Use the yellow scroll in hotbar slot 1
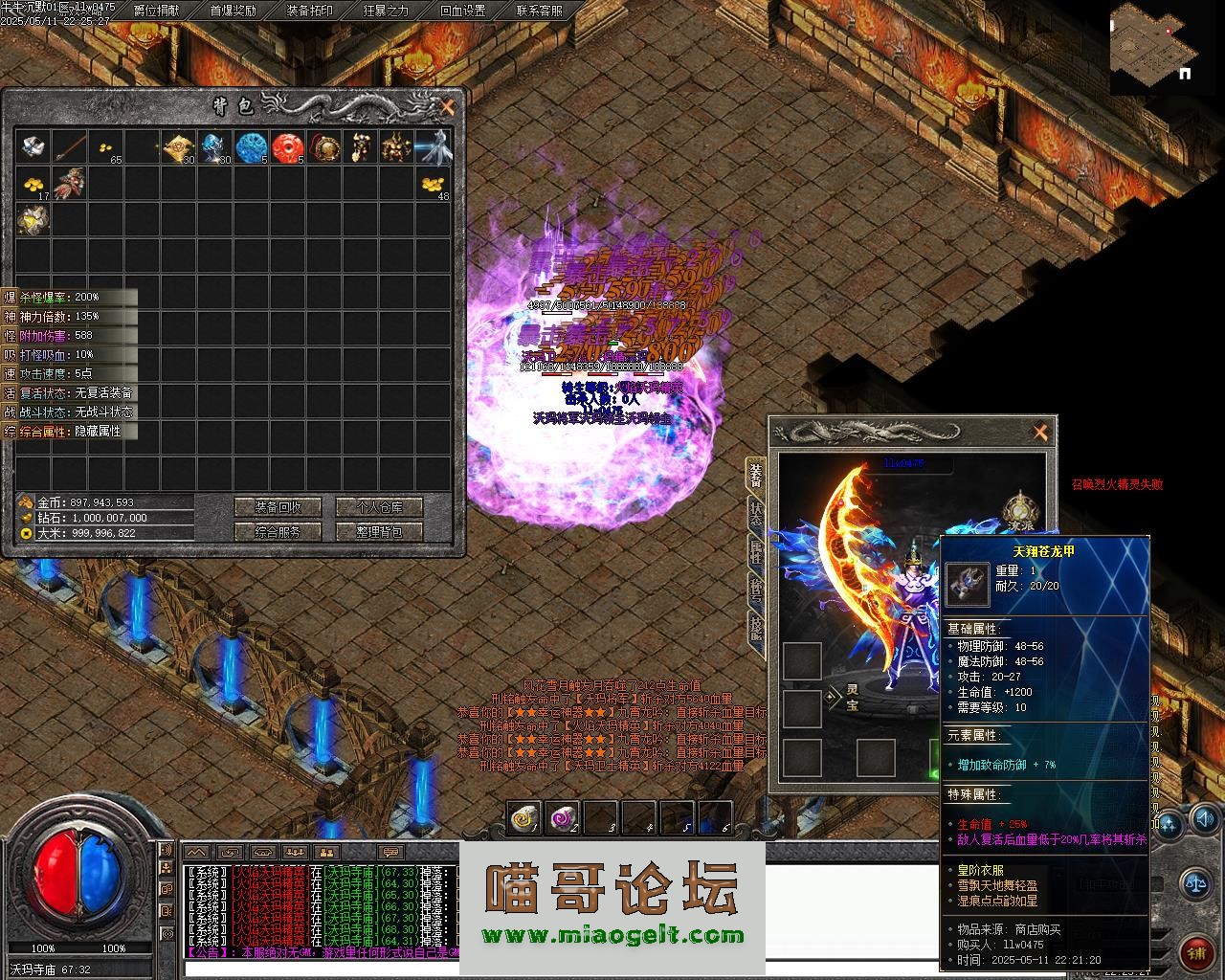Image resolution: width=1225 pixels, height=980 pixels. point(524,818)
